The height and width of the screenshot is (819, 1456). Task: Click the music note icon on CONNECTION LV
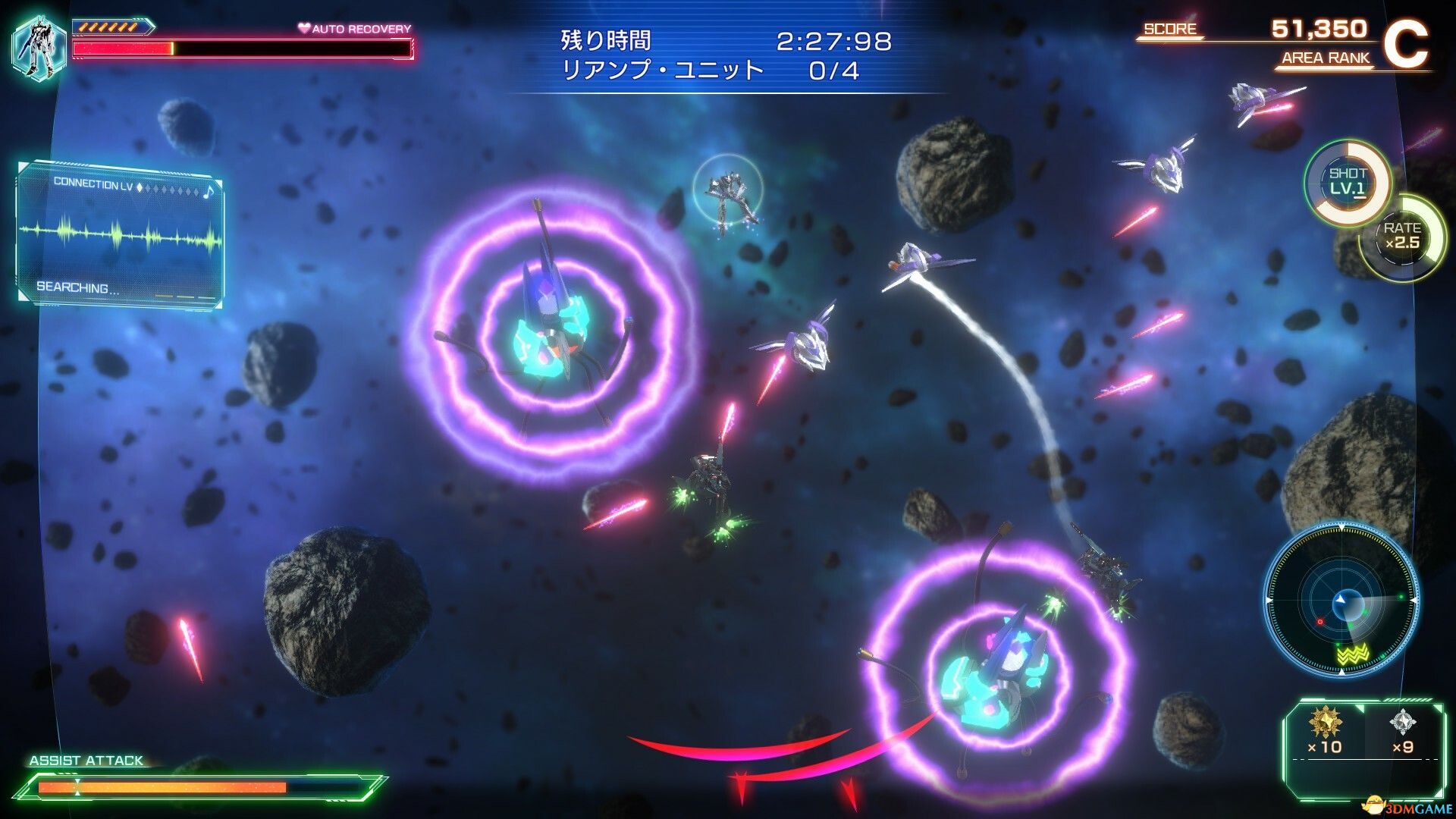[209, 192]
